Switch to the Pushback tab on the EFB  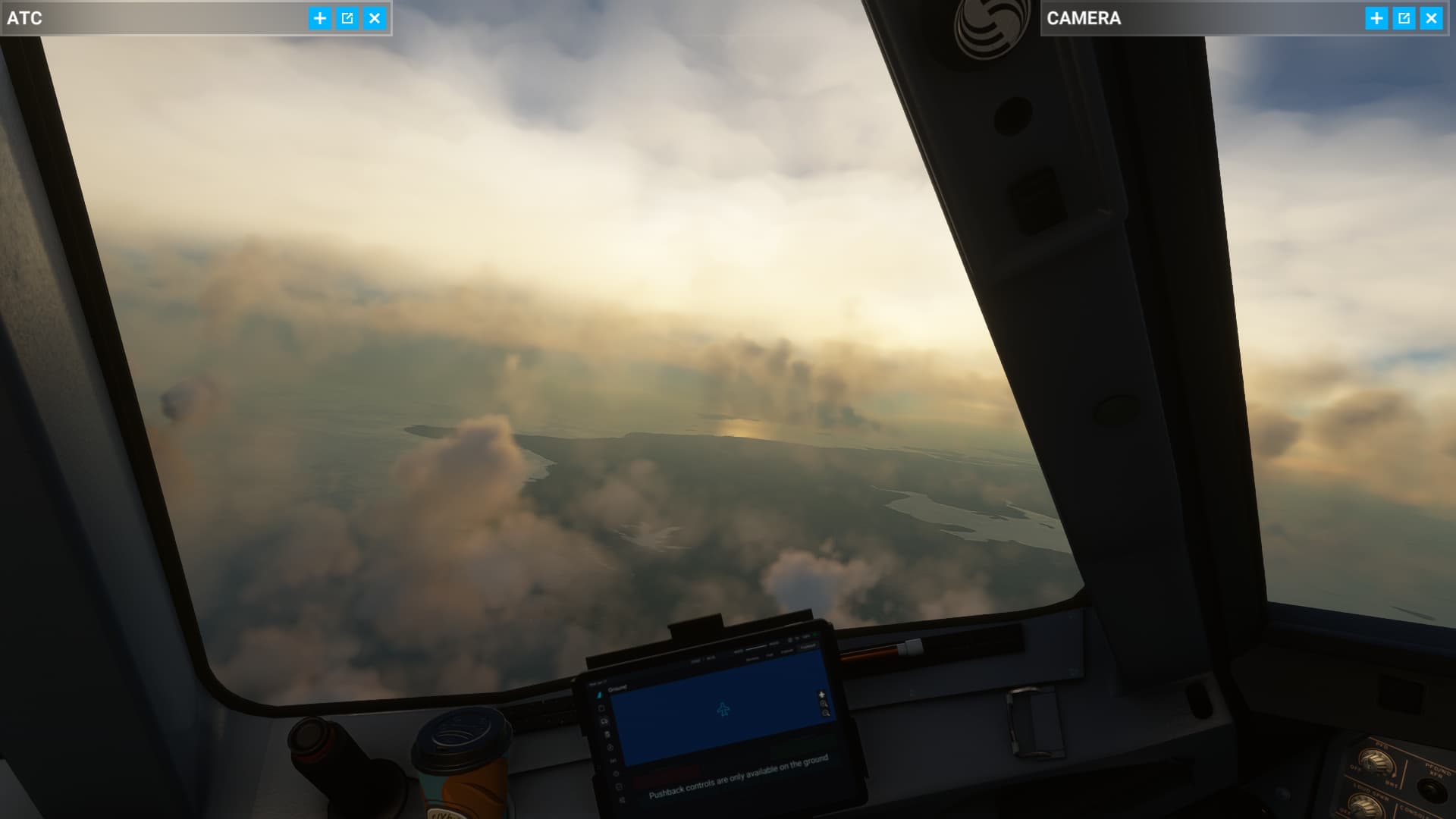(x=807, y=647)
